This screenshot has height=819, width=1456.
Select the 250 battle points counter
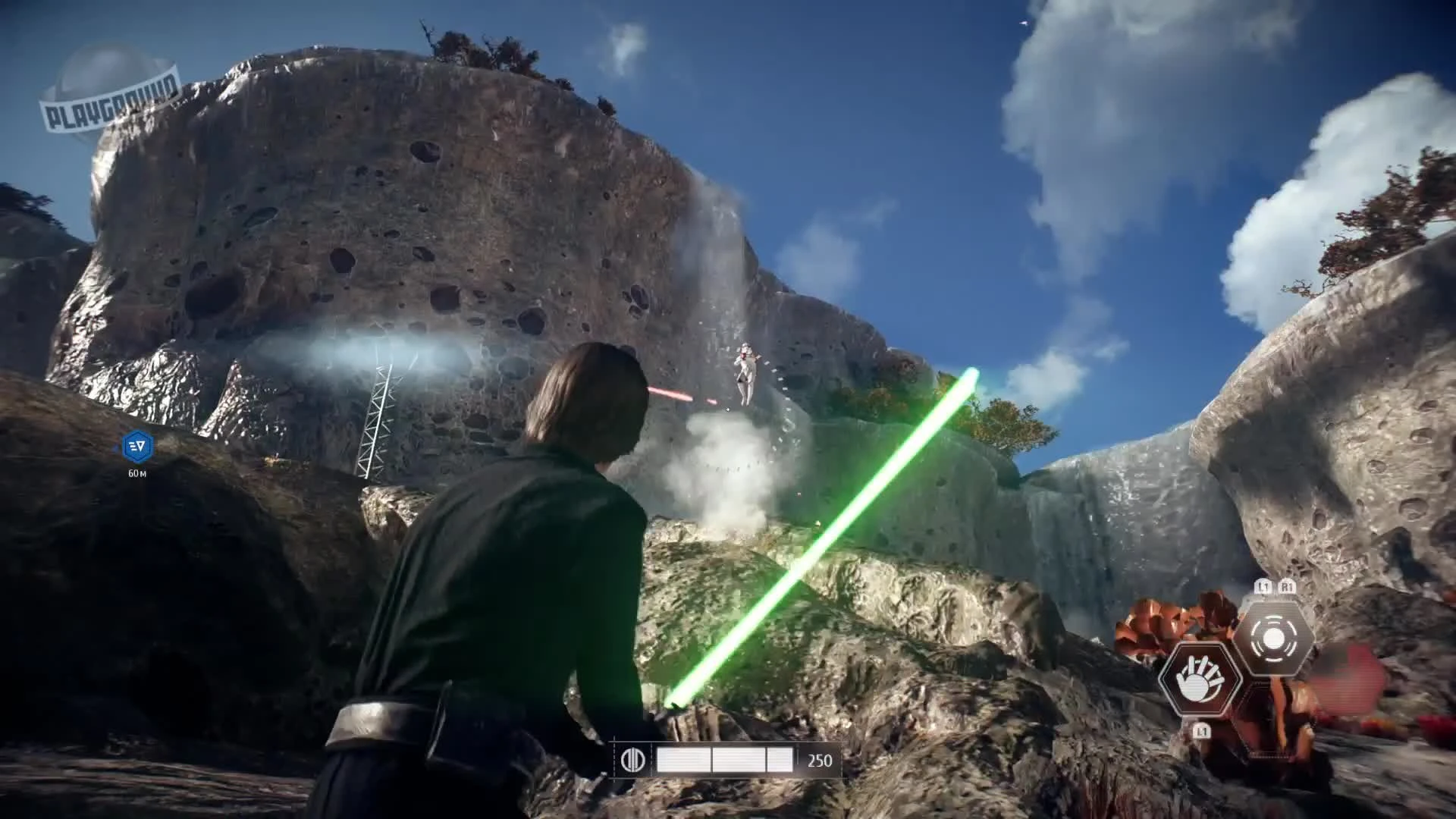[820, 760]
